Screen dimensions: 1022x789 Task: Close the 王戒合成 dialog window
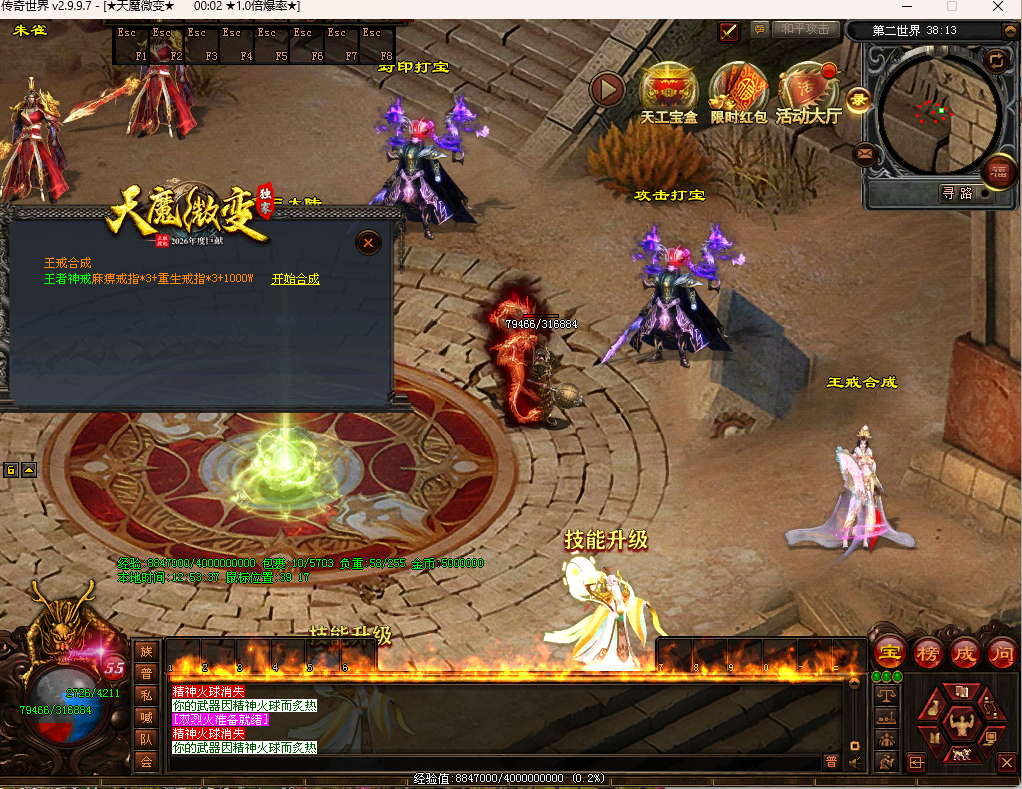pos(369,242)
